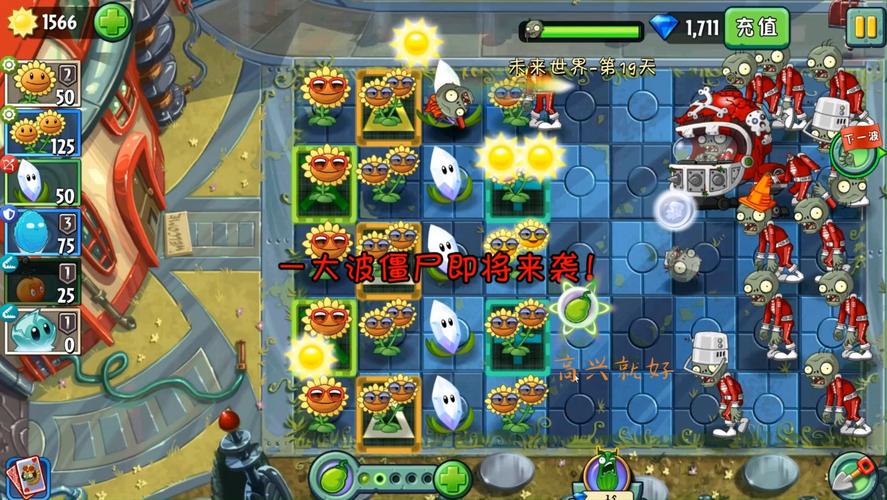Open the 充值 recharge shop
The width and height of the screenshot is (887, 500).
tap(756, 27)
